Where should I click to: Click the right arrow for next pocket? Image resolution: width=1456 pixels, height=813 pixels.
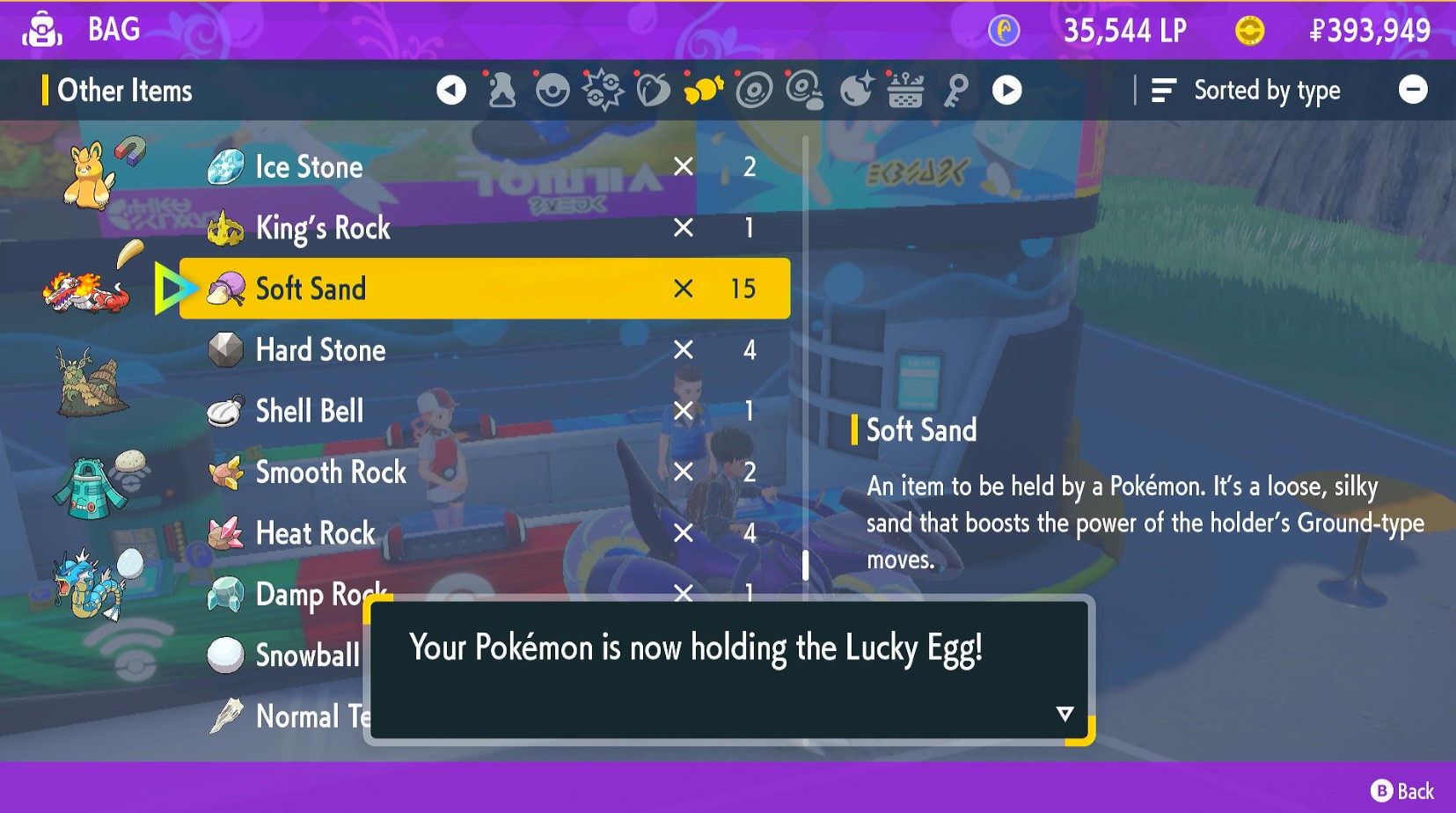[1007, 89]
